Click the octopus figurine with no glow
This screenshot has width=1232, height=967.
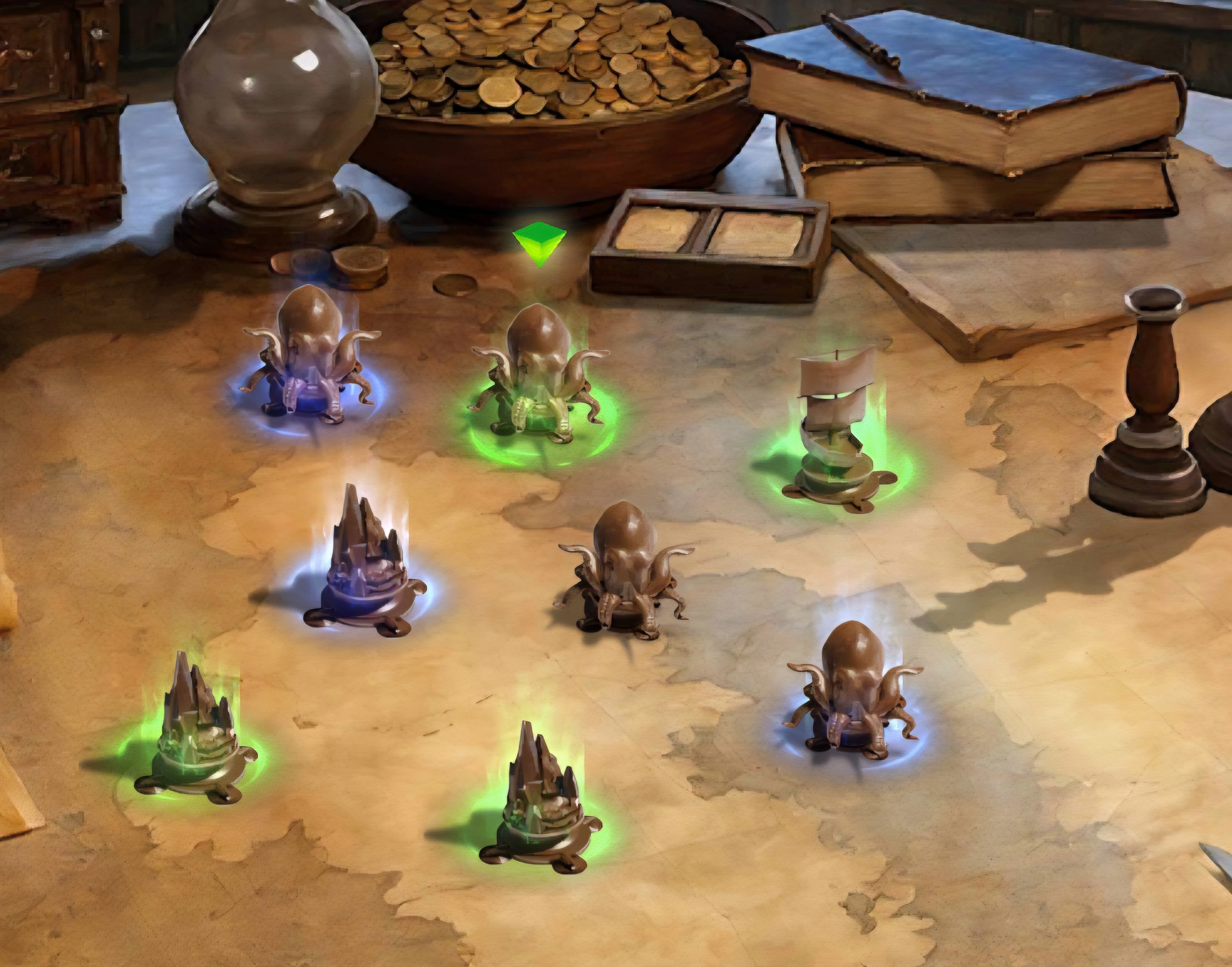pos(624,572)
